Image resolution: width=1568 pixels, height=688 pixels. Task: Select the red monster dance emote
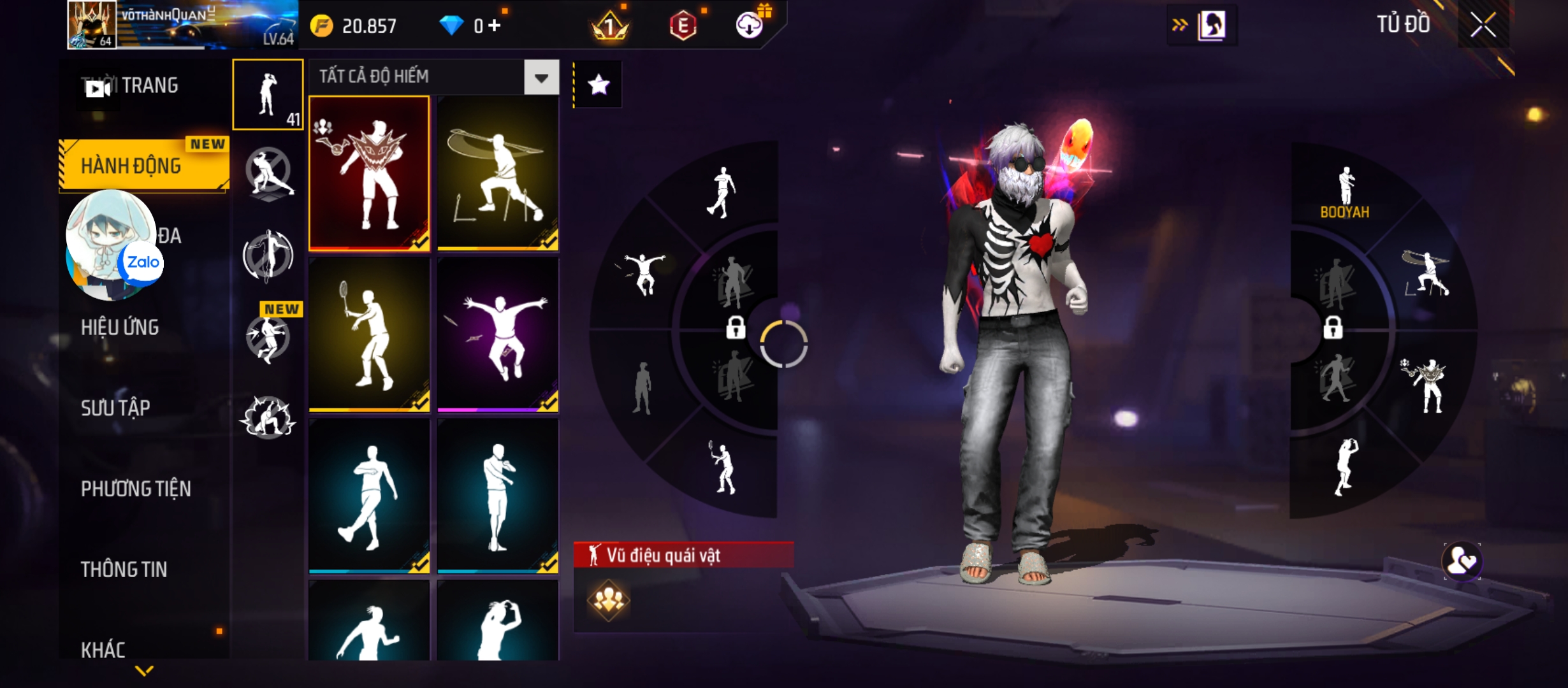[369, 173]
